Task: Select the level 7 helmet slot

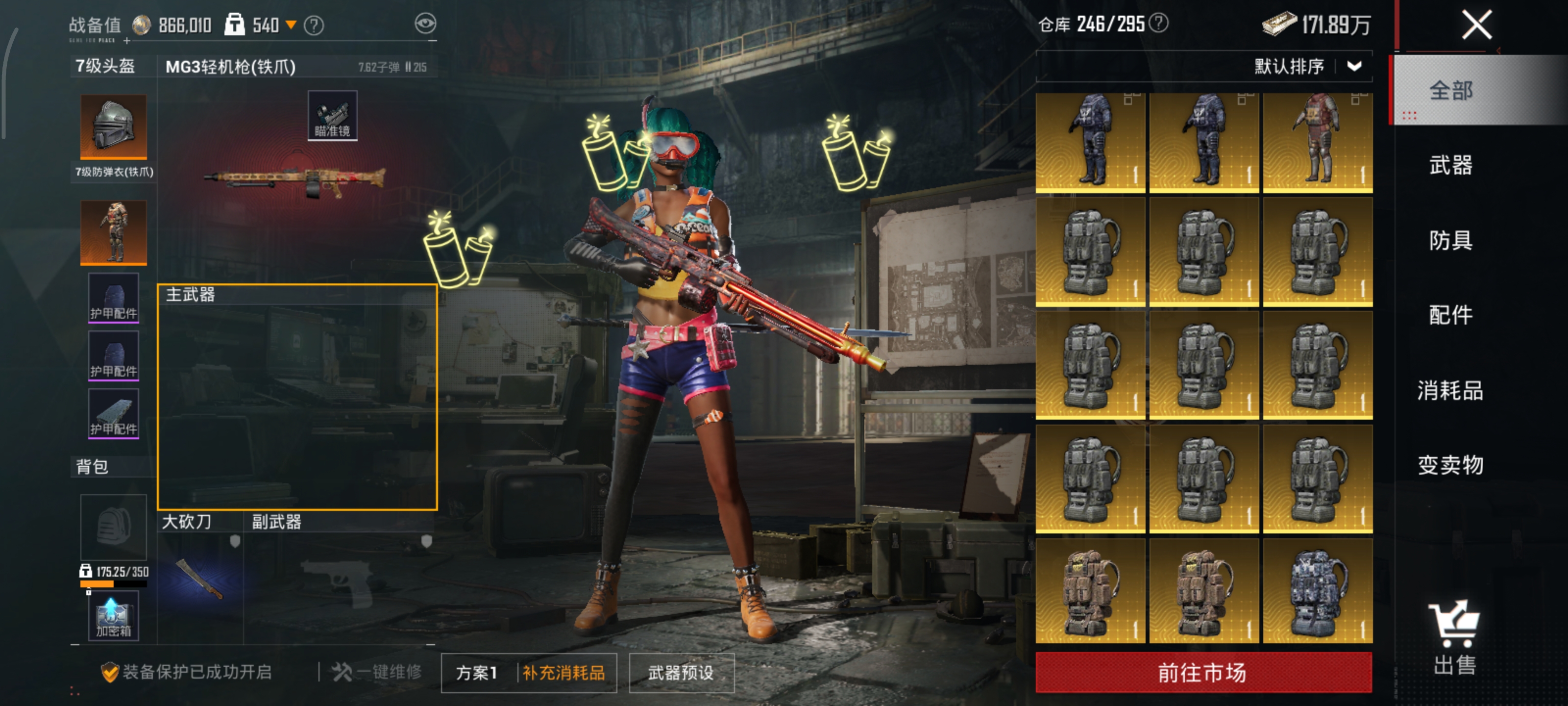Action: 113,126
